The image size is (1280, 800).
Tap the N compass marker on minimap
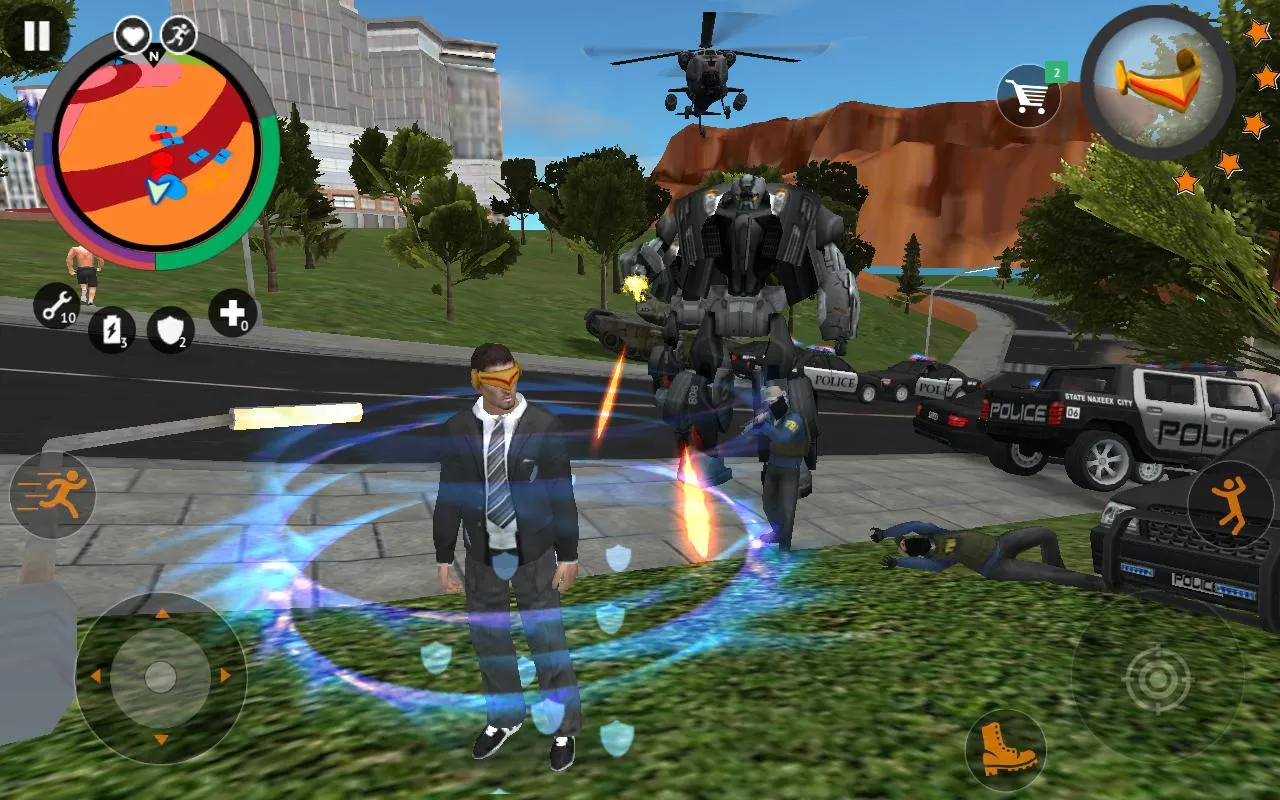pos(153,56)
